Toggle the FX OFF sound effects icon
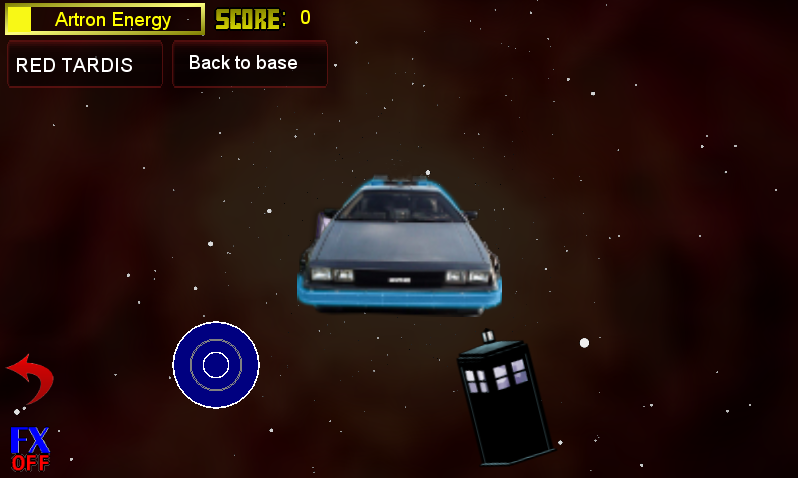Image resolution: width=798 pixels, height=478 pixels. (x=30, y=449)
